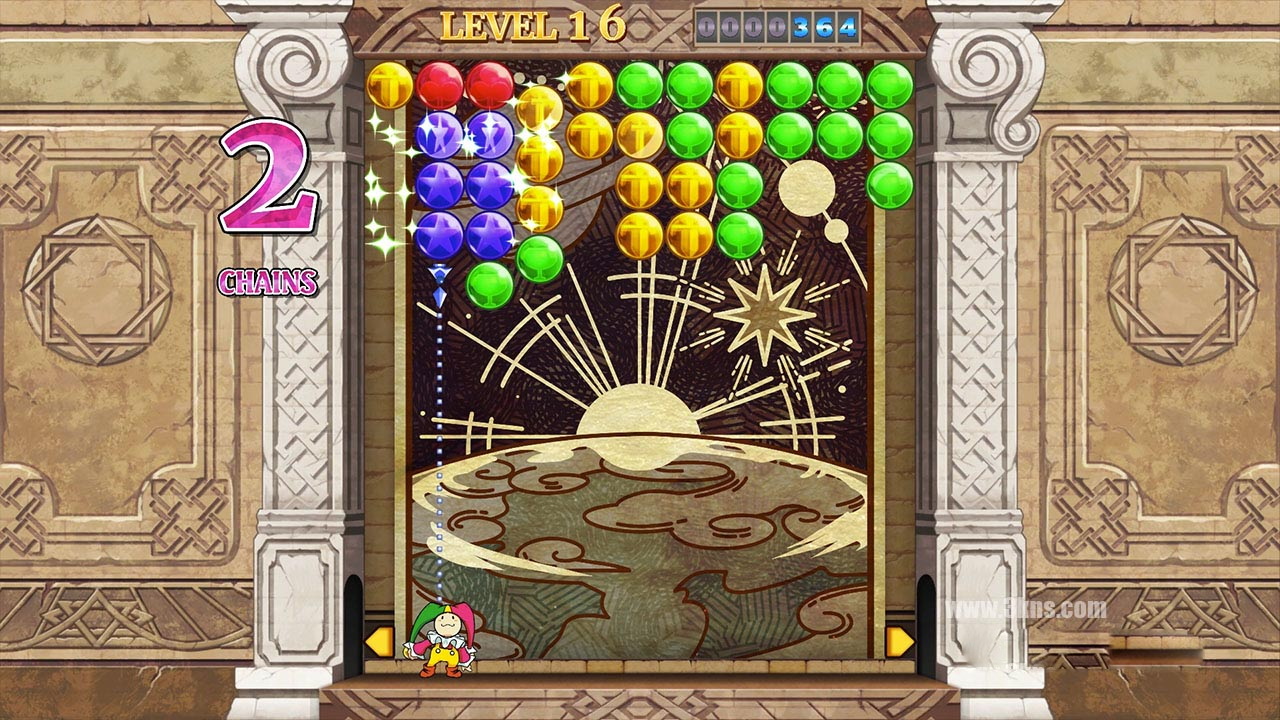Click the LEVEL 16 banner
The height and width of the screenshot is (720, 1280).
pos(536,22)
